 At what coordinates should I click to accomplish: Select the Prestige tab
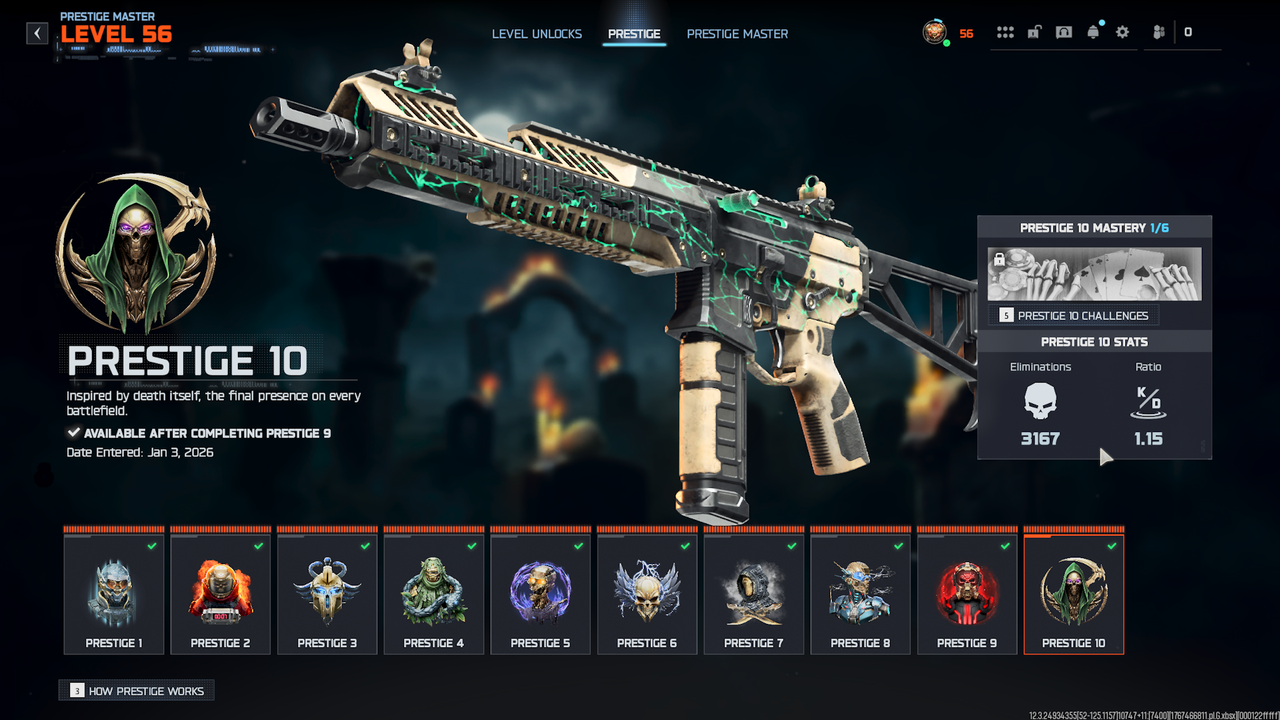pos(634,34)
